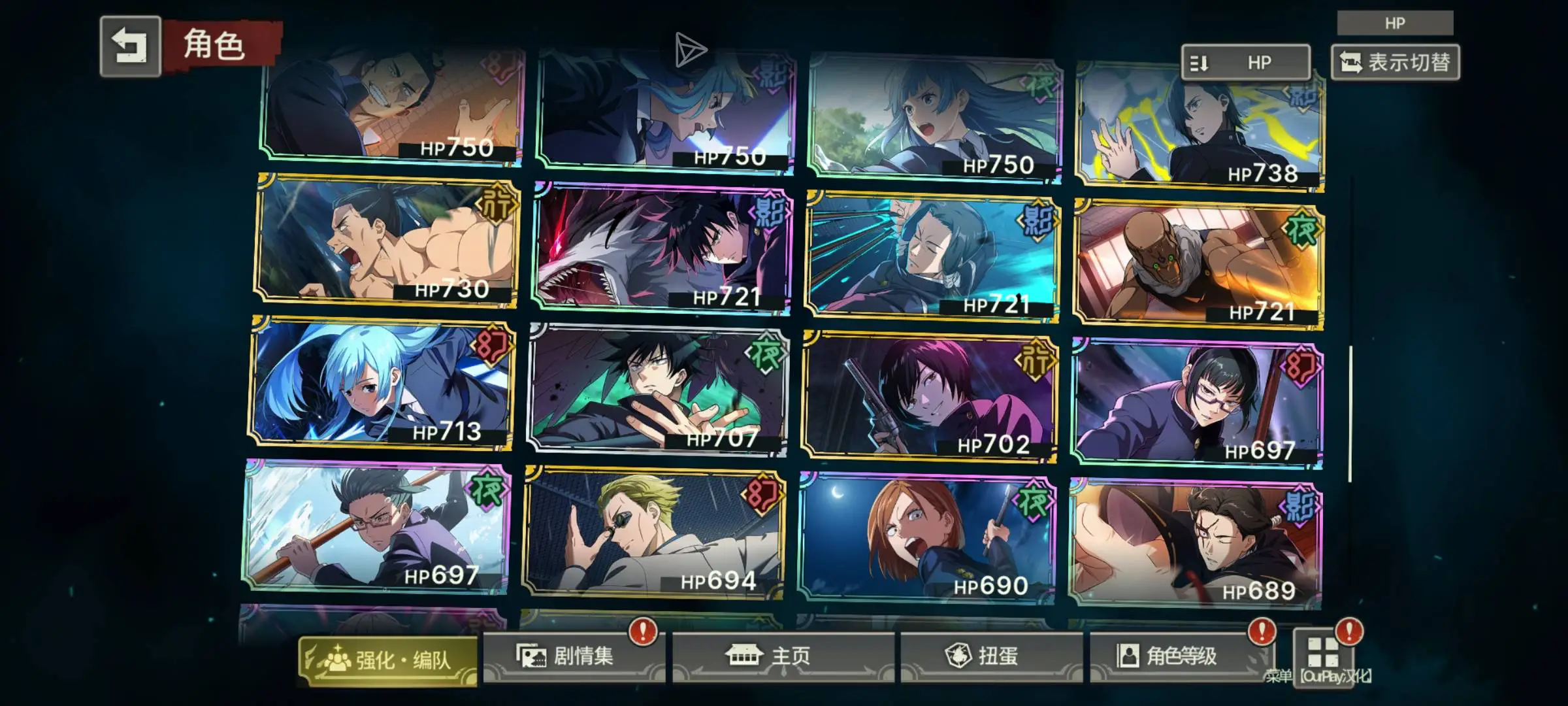The height and width of the screenshot is (706, 1568).
Task: Switch to the 剧情集 story tab
Action: tap(574, 656)
